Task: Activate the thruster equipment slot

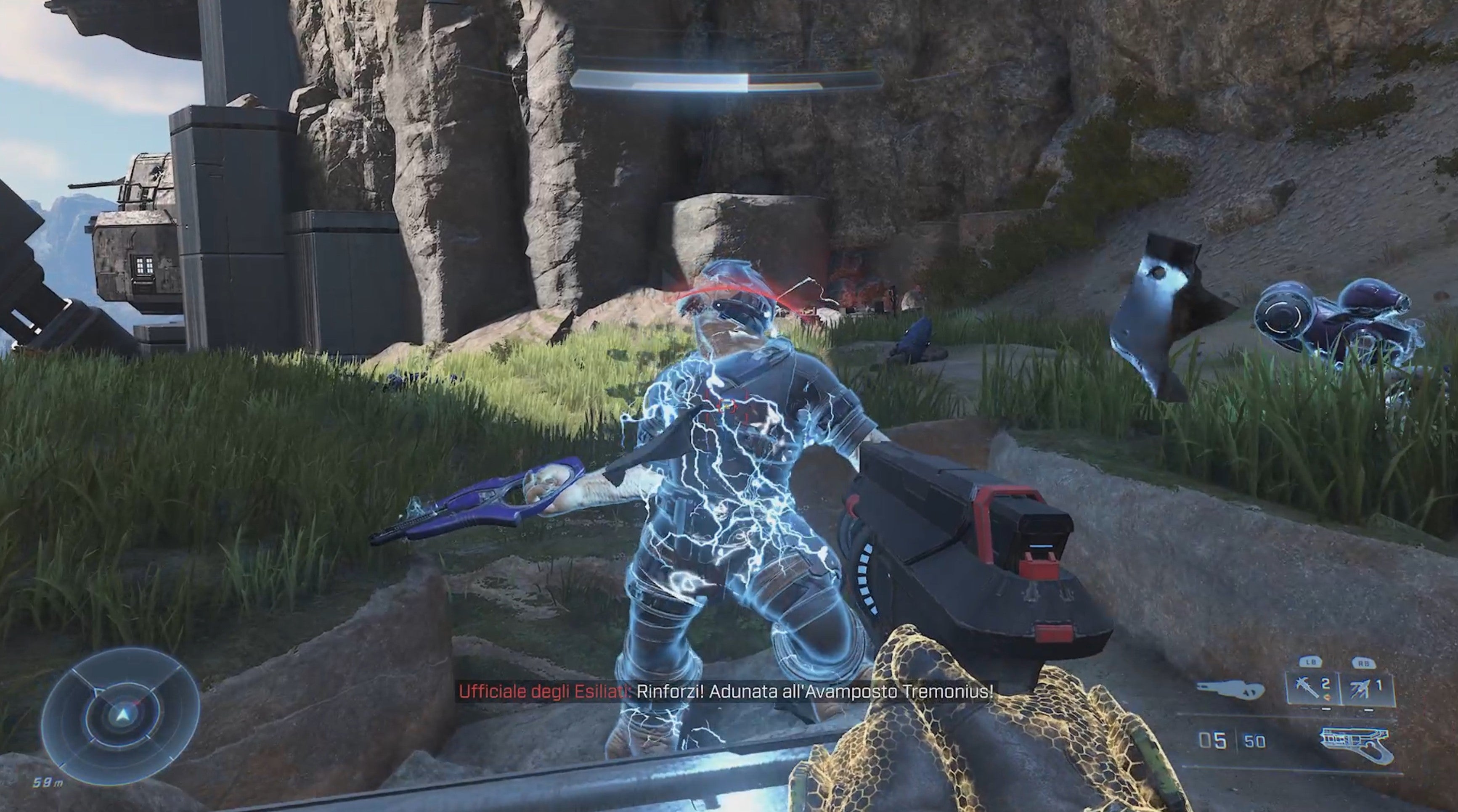Action: click(x=1368, y=689)
